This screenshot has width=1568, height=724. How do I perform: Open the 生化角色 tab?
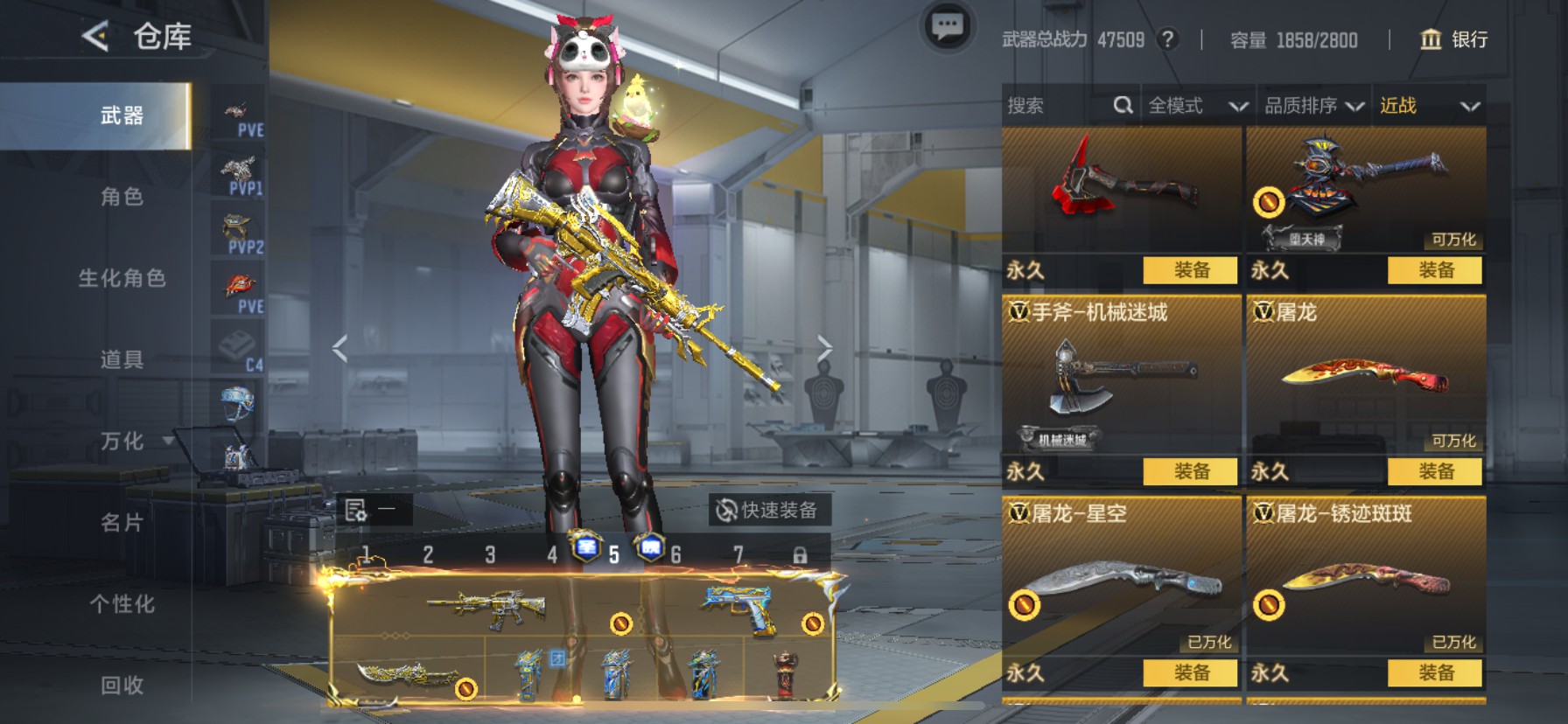[122, 278]
